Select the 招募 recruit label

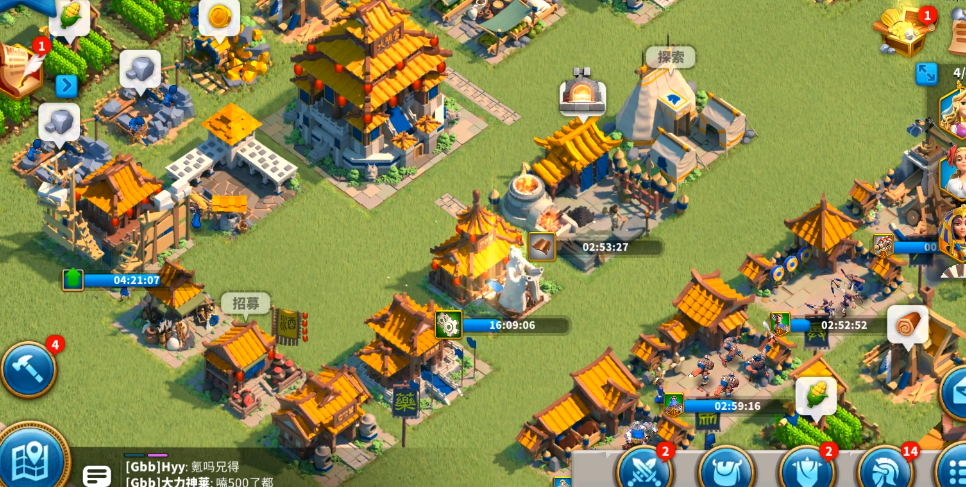(245, 303)
